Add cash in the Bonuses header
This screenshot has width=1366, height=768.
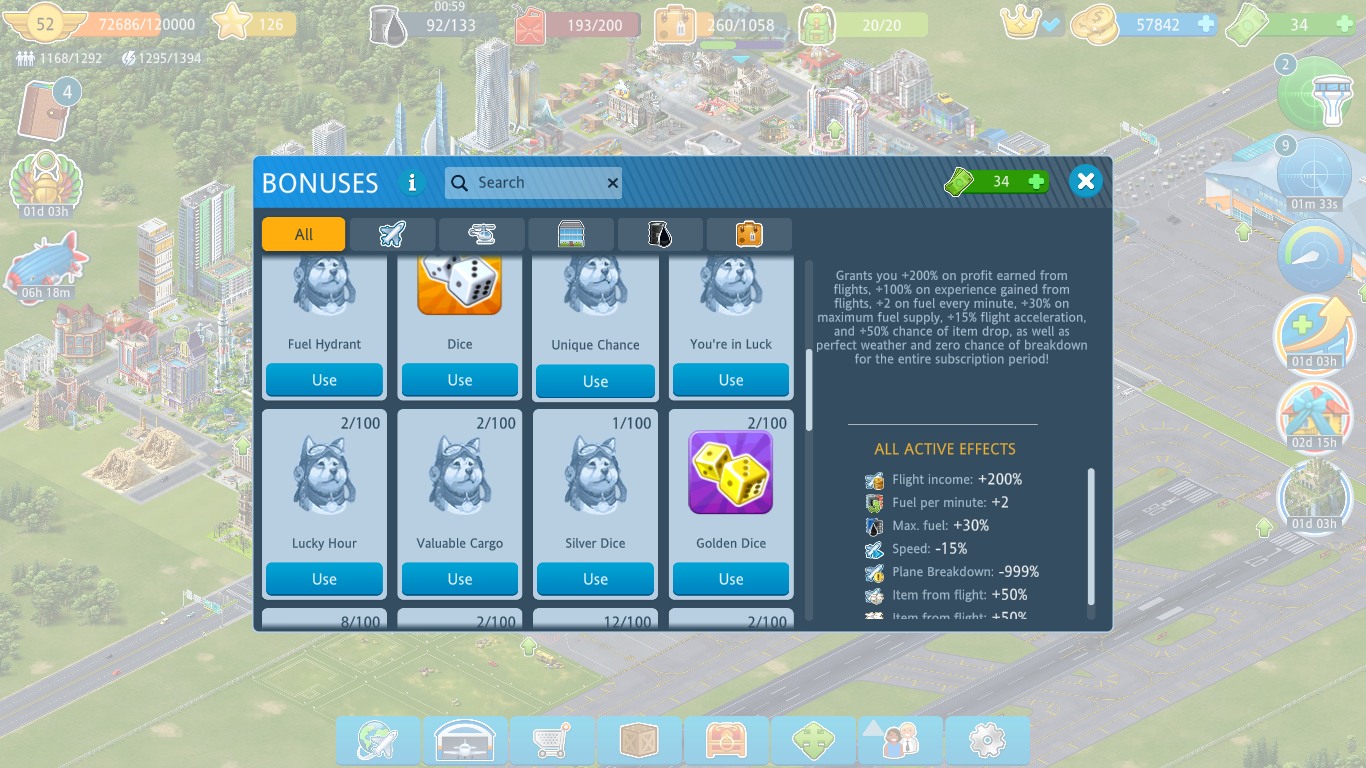pyautogui.click(x=1037, y=181)
